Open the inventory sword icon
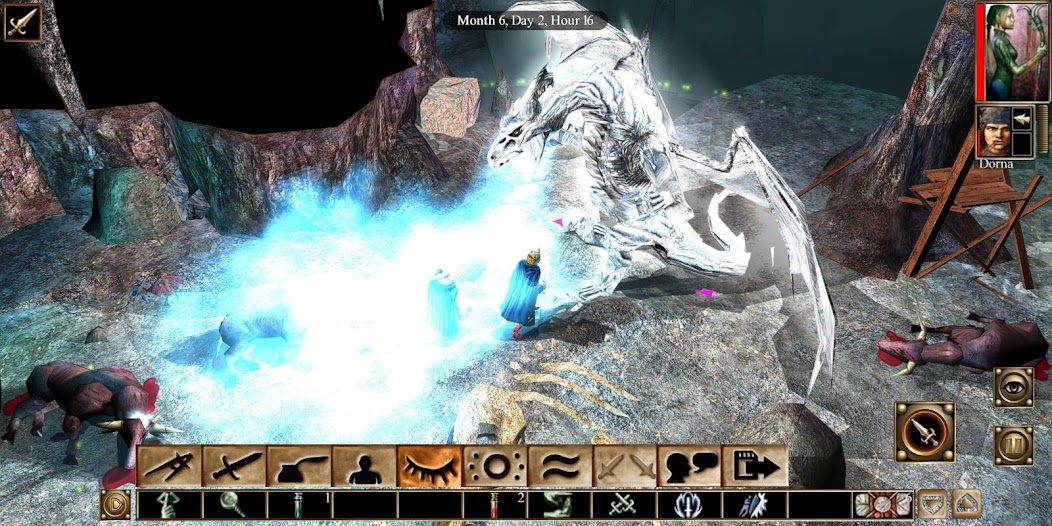Image resolution: width=1052 pixels, height=526 pixels. pos(235,466)
